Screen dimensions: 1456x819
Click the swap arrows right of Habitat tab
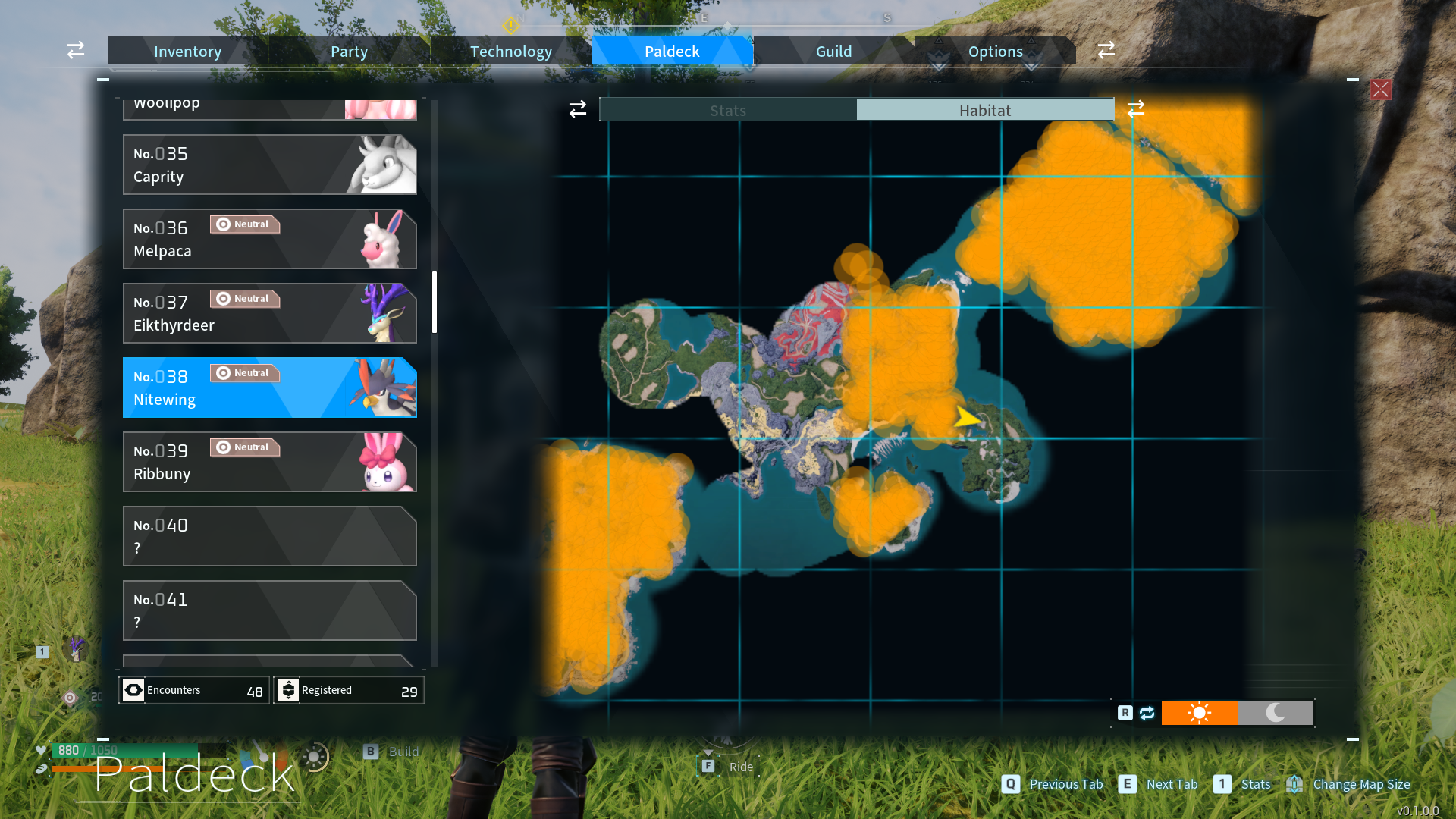coord(1136,109)
